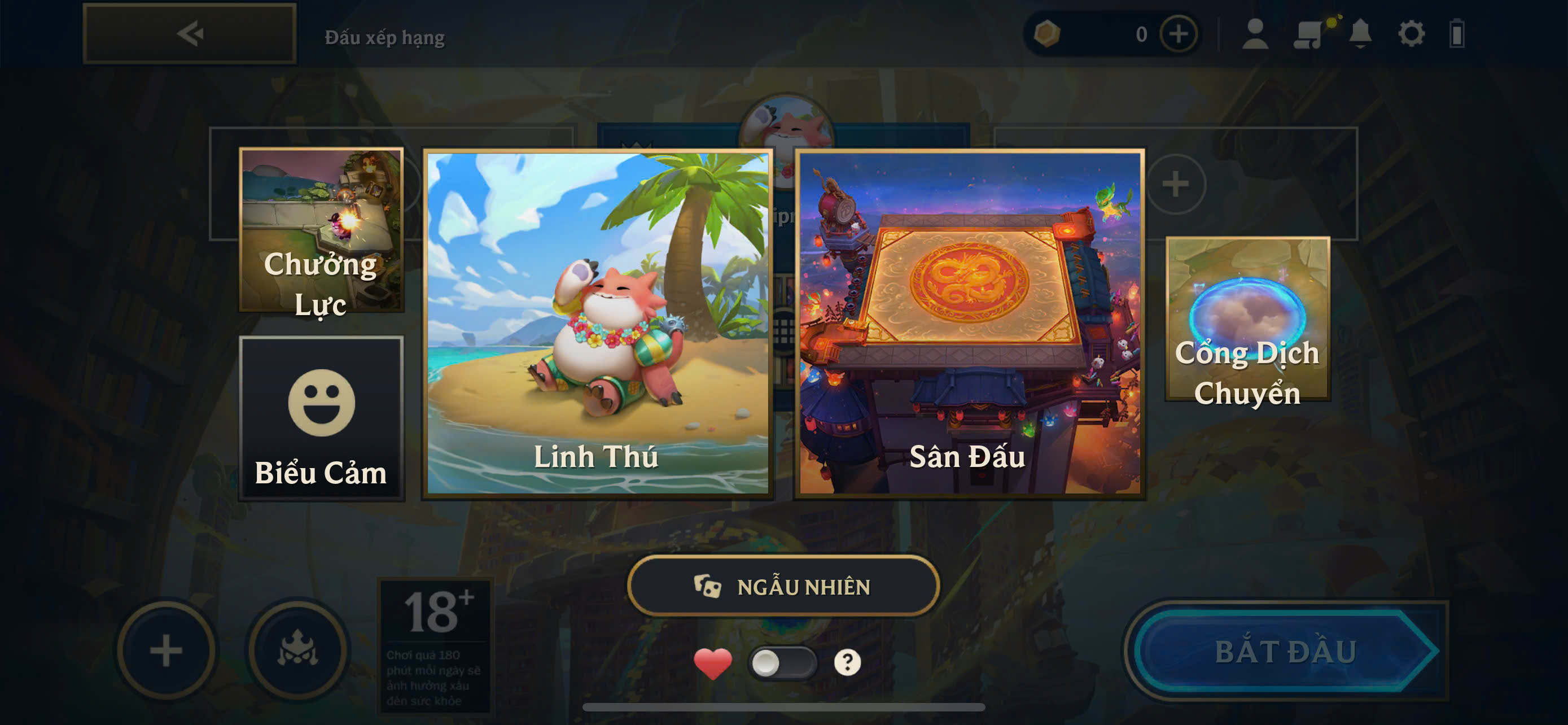Image resolution: width=1568 pixels, height=725 pixels.
Task: Click the NGẪU NHIÊN randomize button
Action: (783, 586)
